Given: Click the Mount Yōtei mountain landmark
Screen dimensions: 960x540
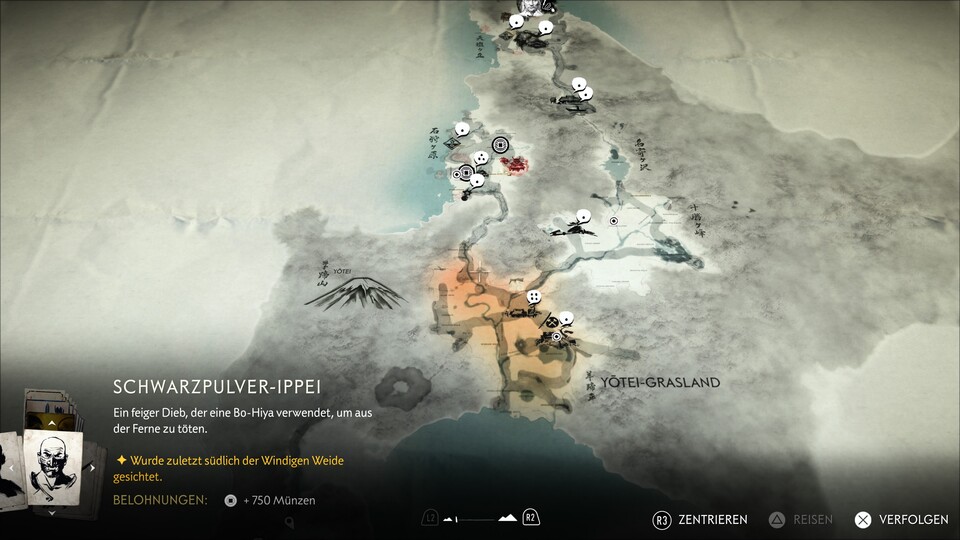Looking at the screenshot, I should click(355, 291).
